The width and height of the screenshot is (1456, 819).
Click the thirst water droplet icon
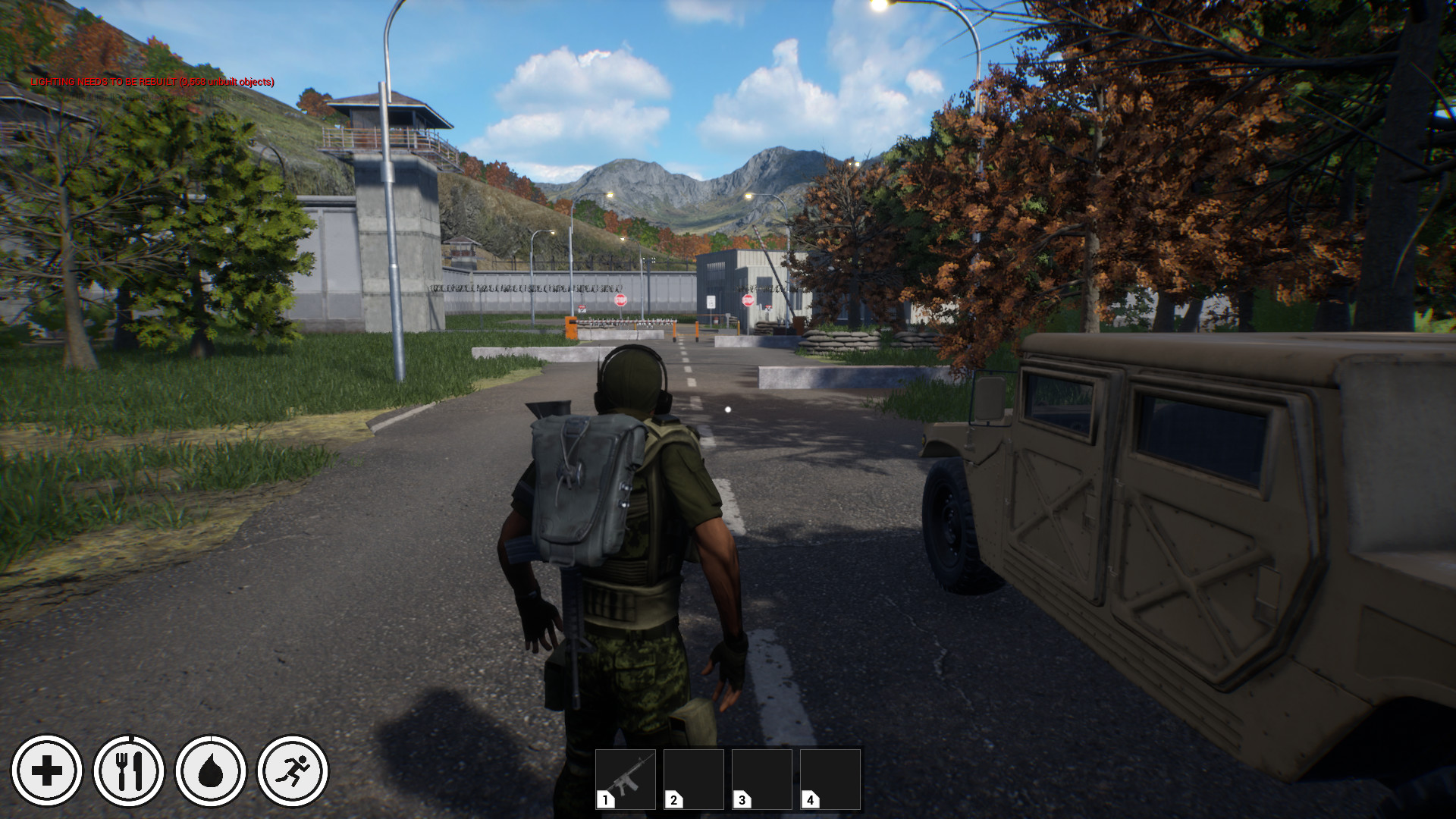tap(212, 770)
